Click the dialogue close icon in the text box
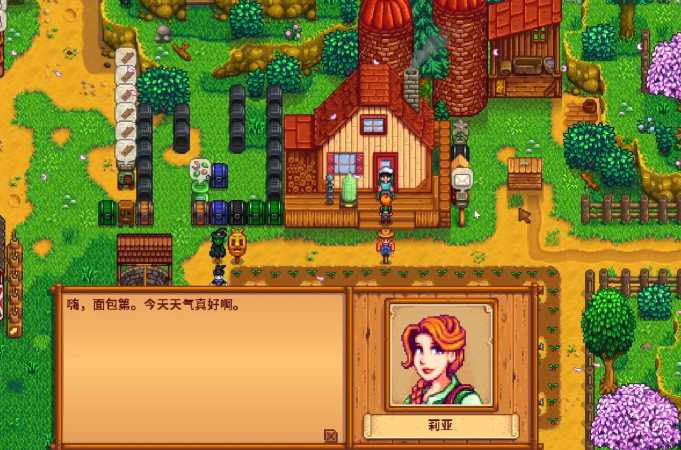 (x=331, y=435)
